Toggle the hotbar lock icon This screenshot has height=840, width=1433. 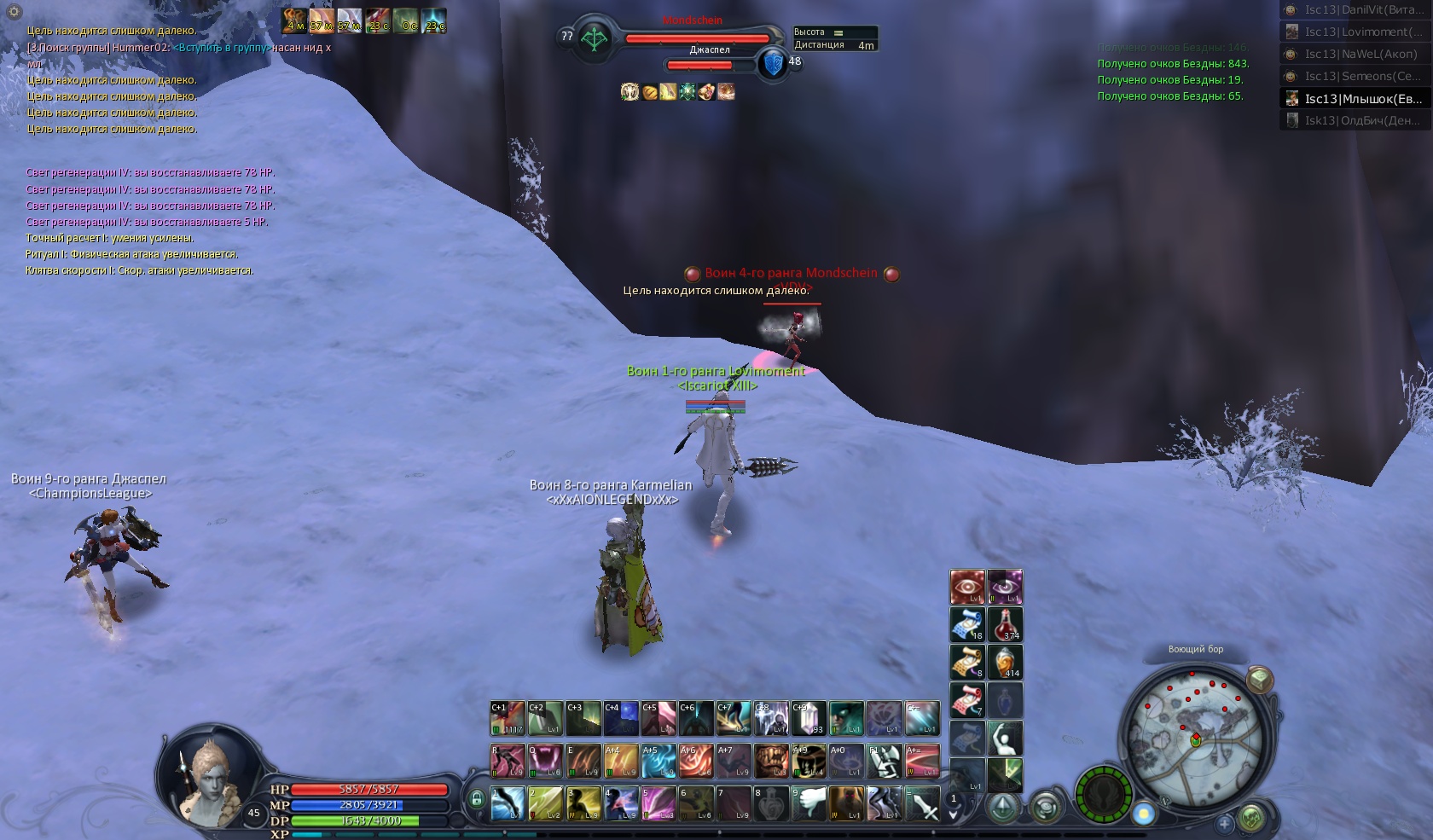coord(476,799)
